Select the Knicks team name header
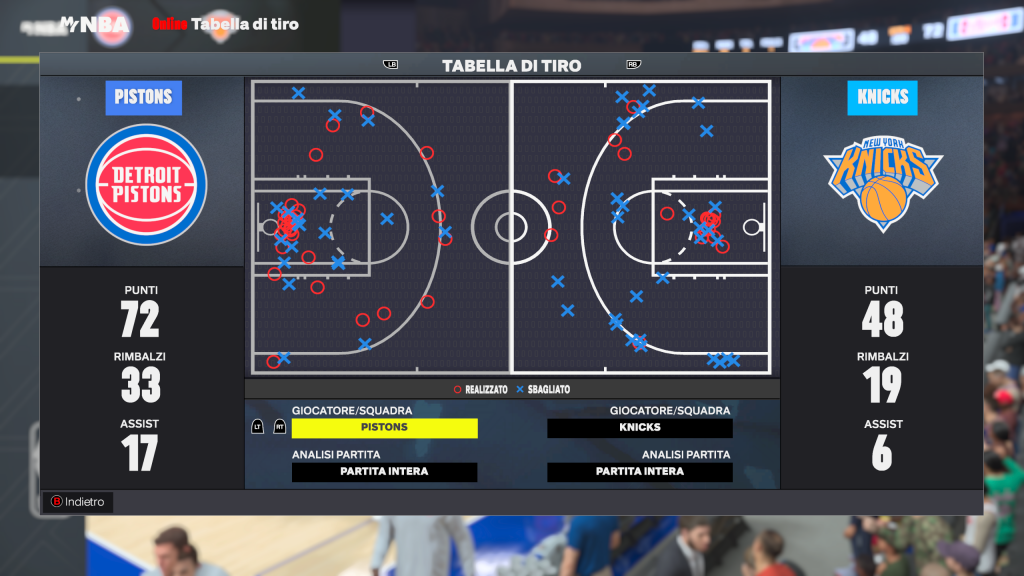The height and width of the screenshot is (576, 1024). 882,98
